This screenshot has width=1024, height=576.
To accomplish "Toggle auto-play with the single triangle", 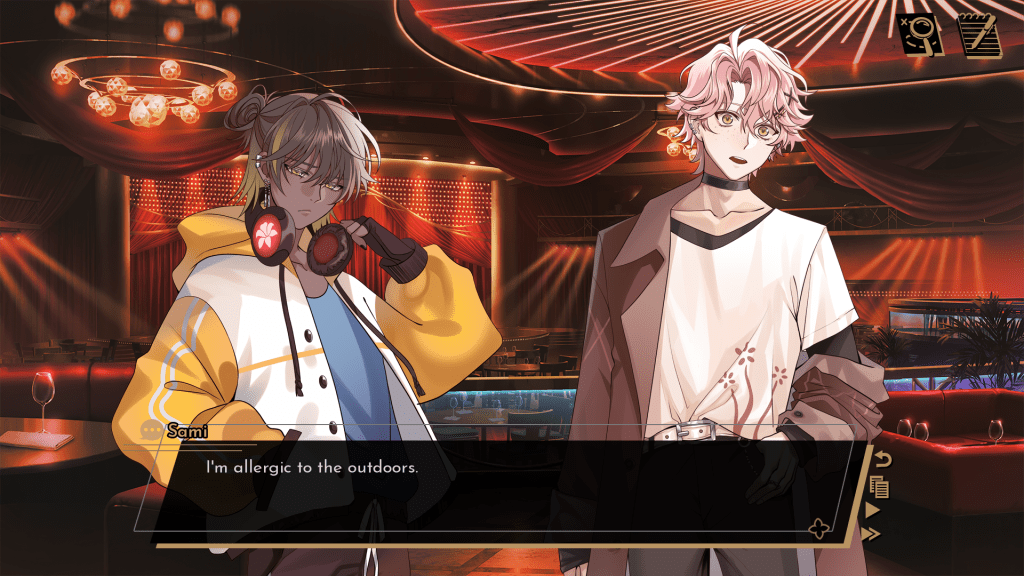I will [873, 511].
